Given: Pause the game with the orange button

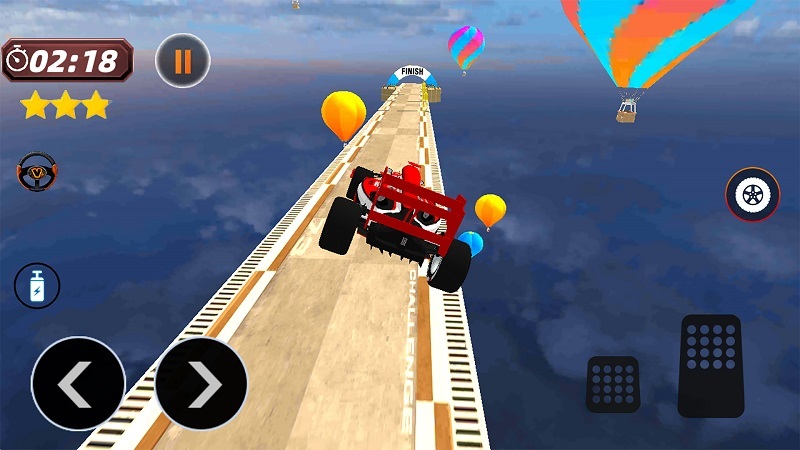Looking at the screenshot, I should 183,61.
